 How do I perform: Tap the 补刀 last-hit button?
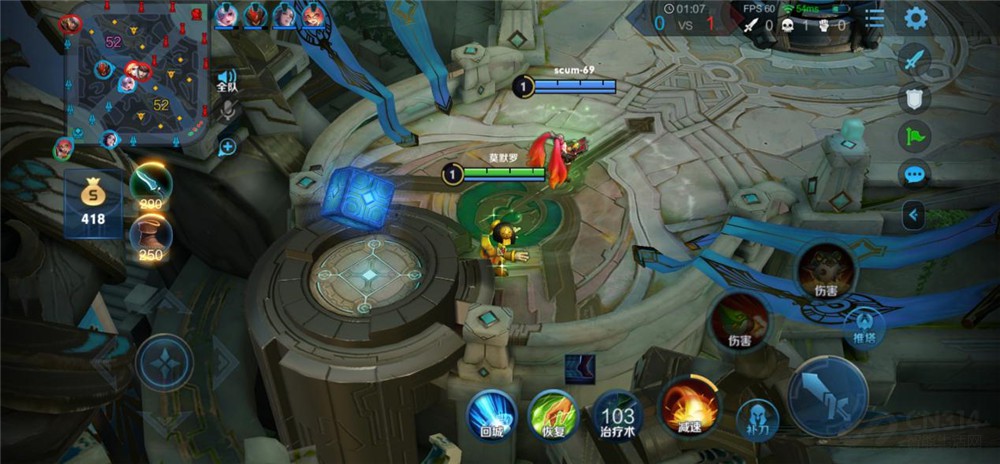tap(757, 419)
